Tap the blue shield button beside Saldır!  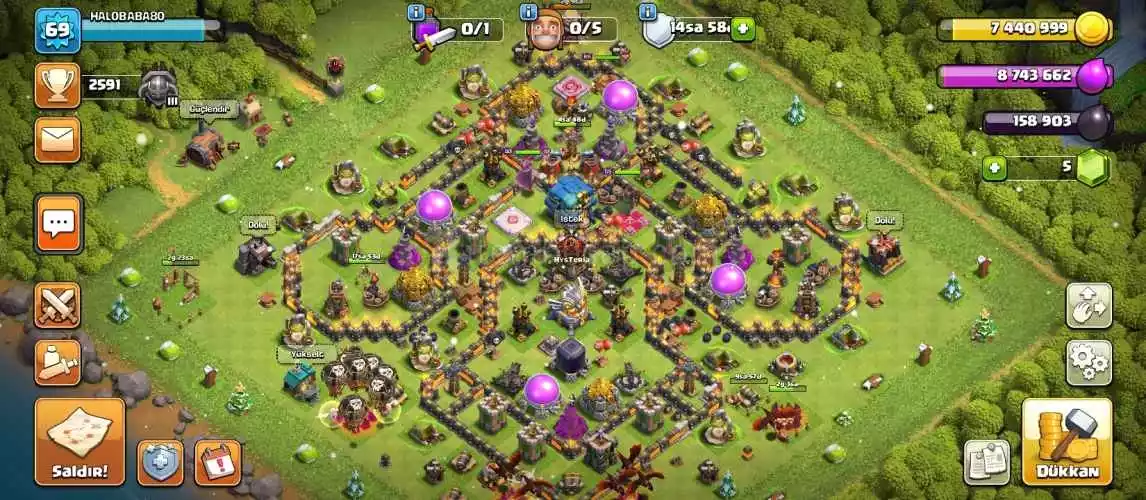point(160,462)
